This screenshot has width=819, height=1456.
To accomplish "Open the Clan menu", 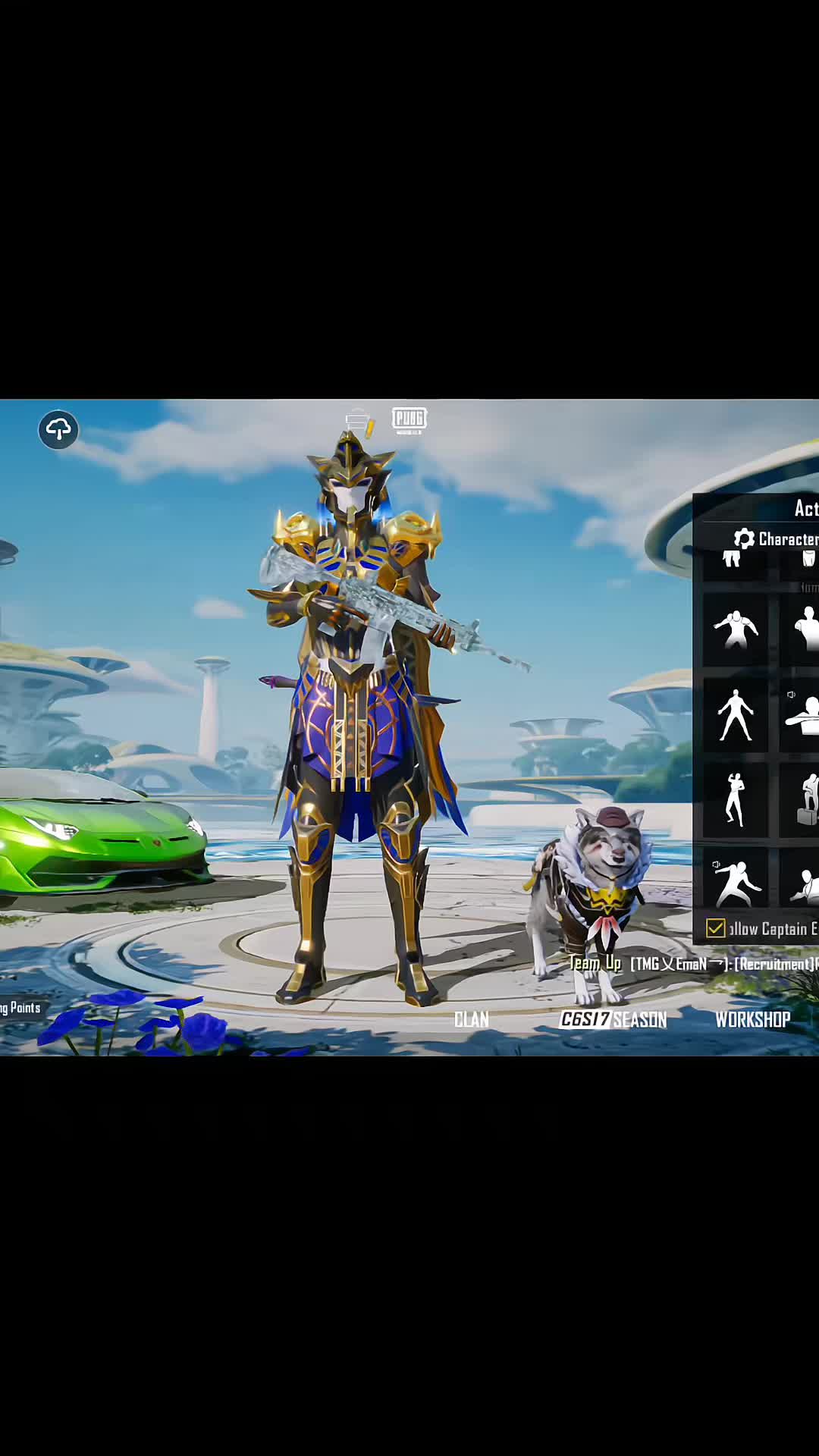I will point(471,1019).
